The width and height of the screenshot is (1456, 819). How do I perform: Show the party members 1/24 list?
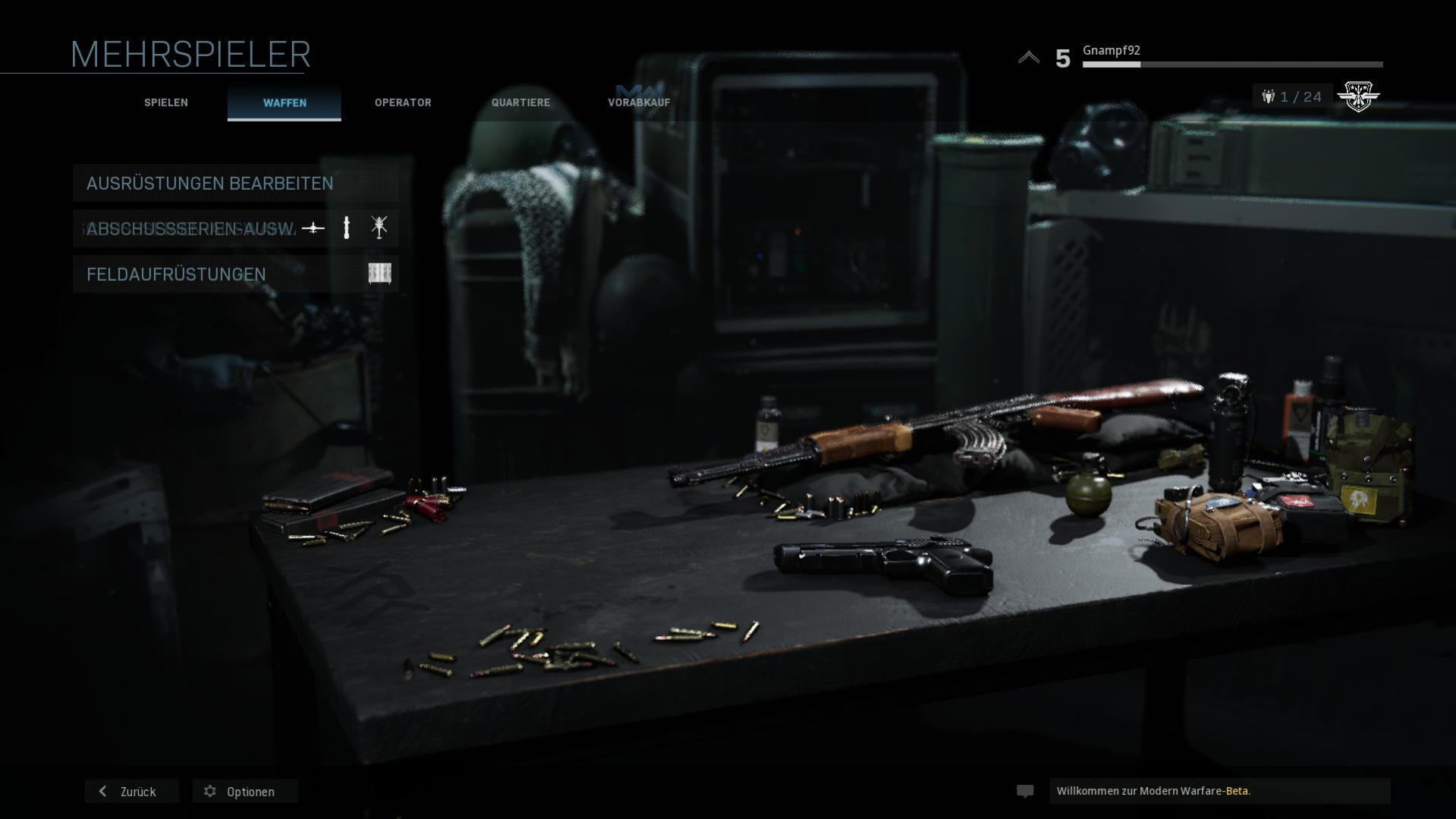1293,97
